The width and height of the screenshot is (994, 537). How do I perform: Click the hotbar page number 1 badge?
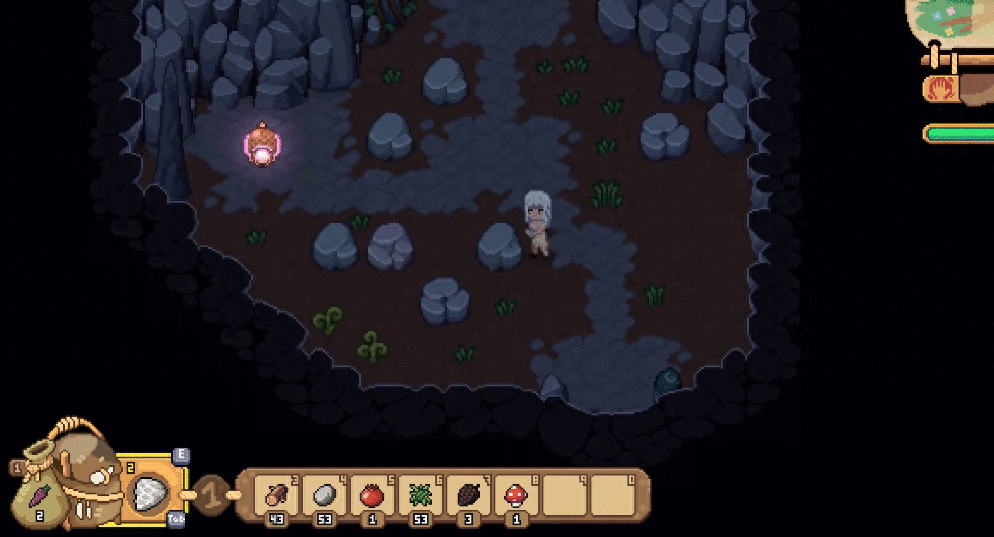[x=210, y=493]
